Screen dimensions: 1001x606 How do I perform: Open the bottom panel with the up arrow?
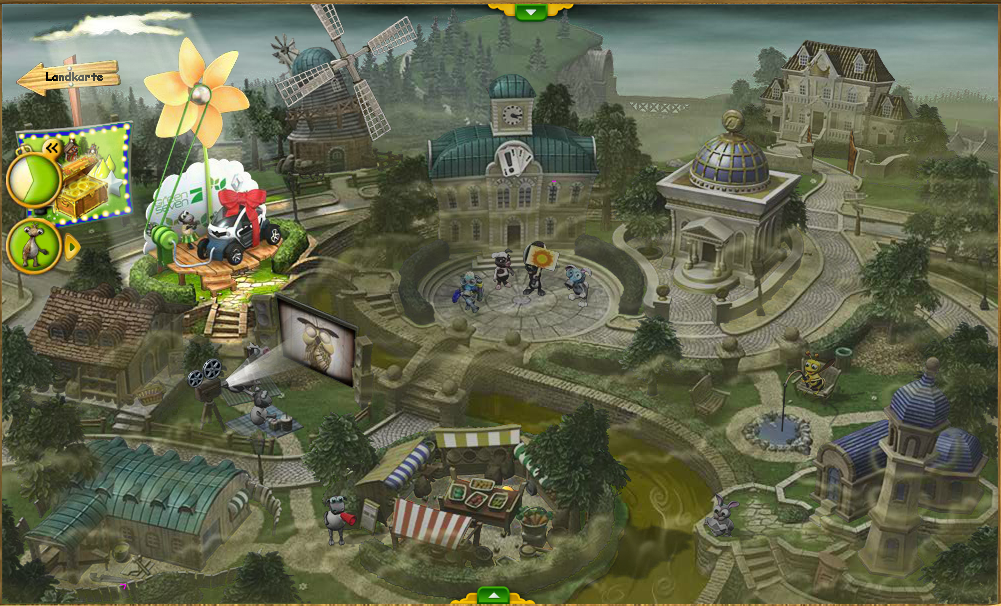[x=493, y=595]
